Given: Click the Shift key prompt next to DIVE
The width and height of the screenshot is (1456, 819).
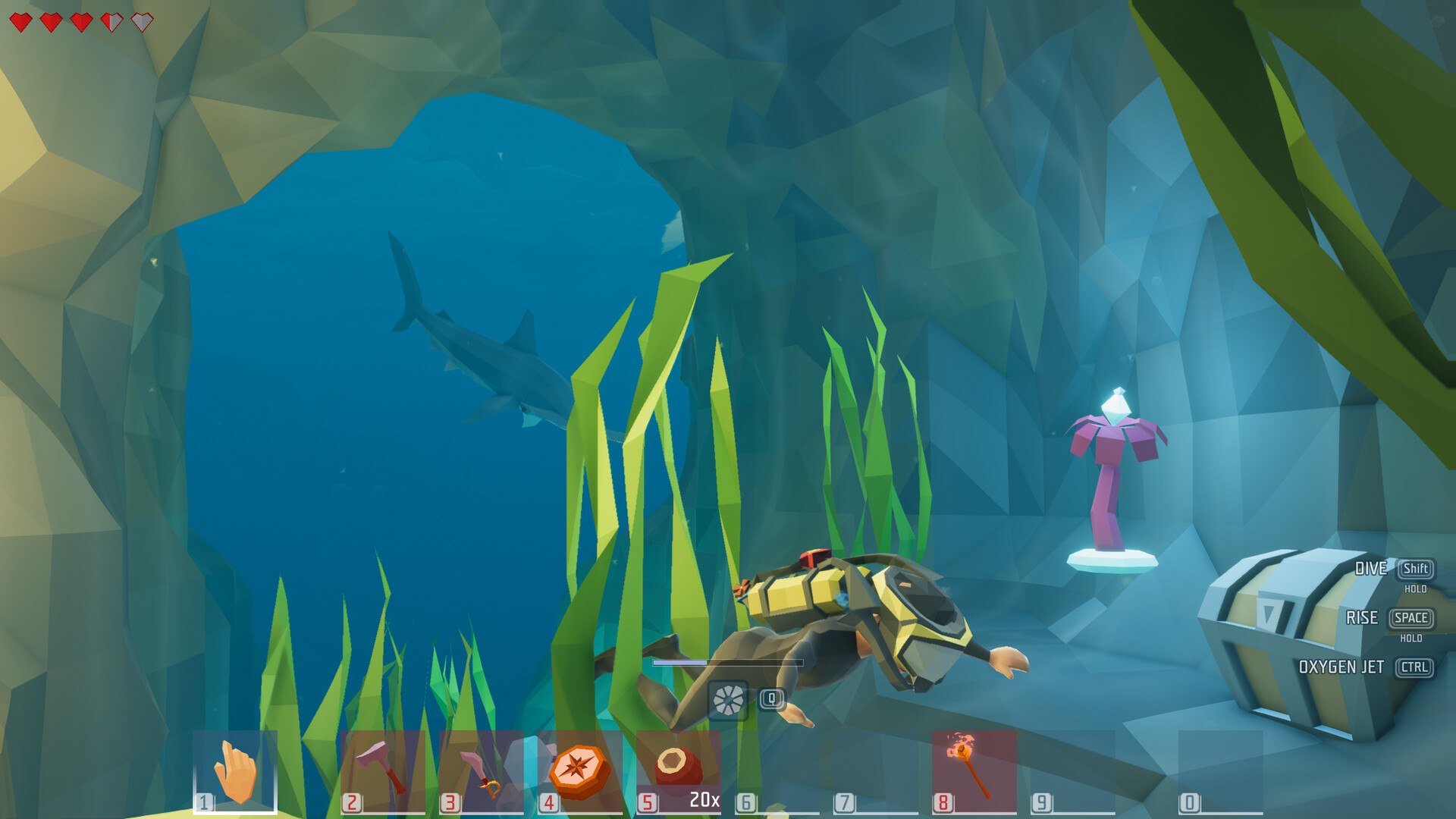Looking at the screenshot, I should pyautogui.click(x=1415, y=569).
